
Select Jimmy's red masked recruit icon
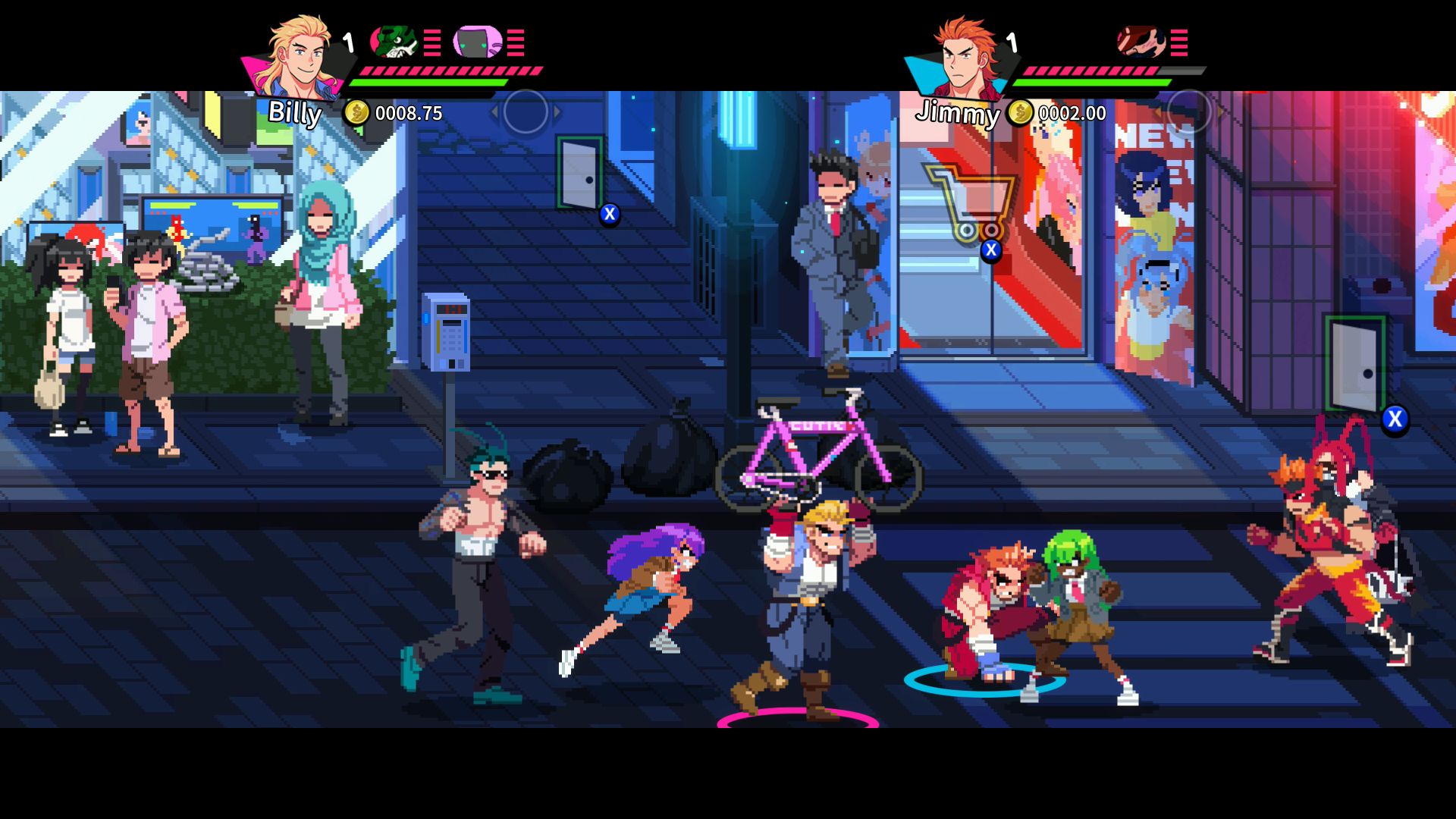coord(1141,42)
